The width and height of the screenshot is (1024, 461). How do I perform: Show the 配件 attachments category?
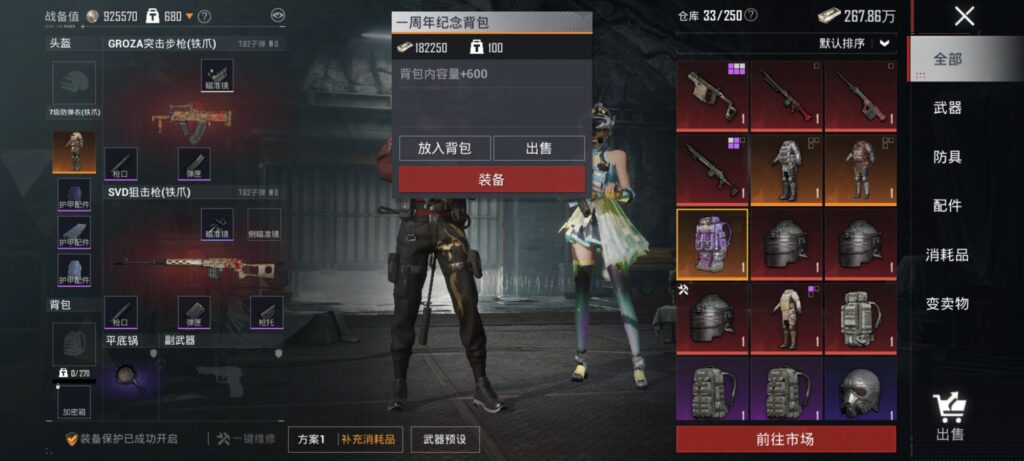(x=947, y=206)
